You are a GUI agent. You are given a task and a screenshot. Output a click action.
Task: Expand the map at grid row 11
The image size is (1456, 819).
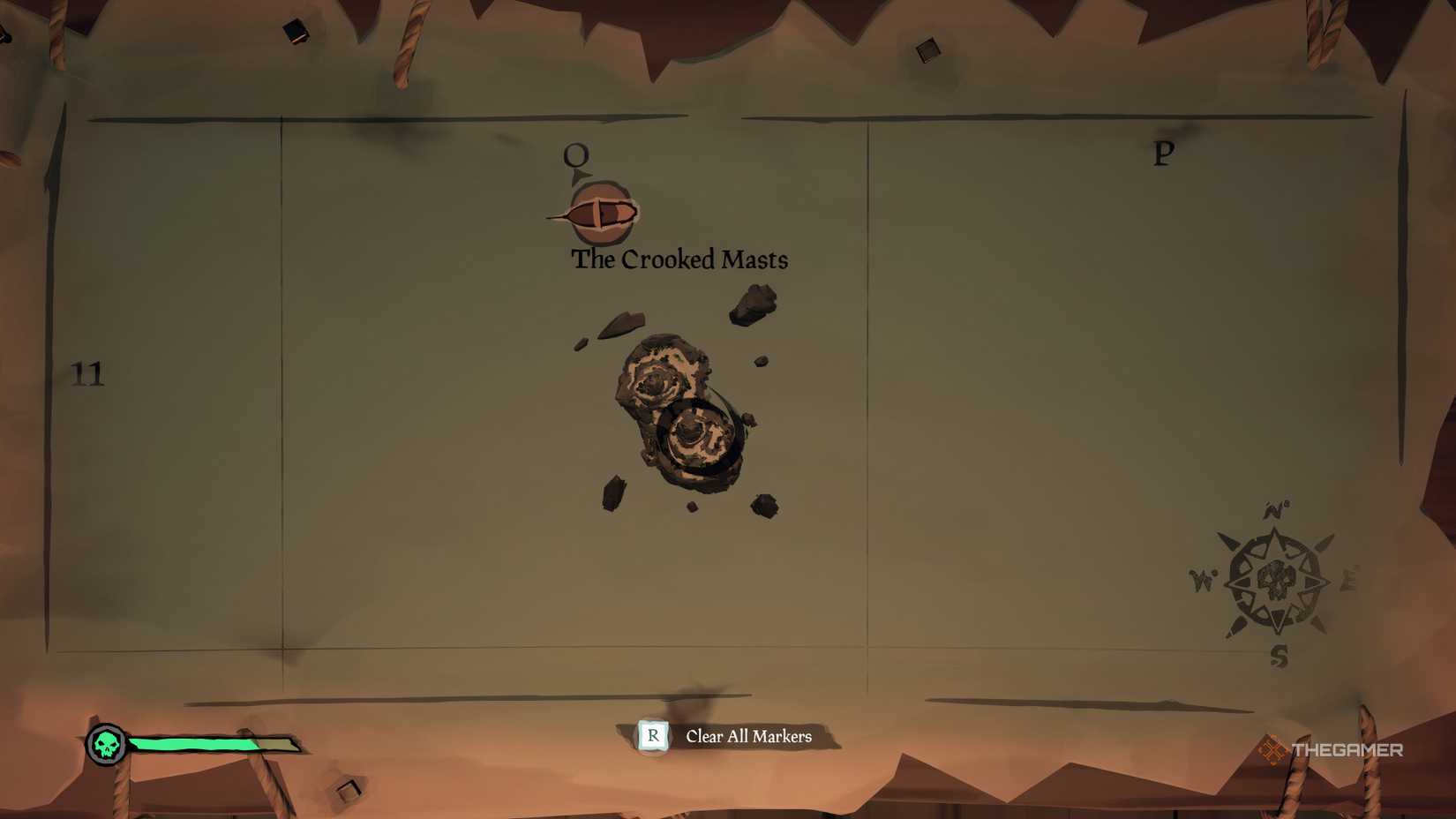coord(89,375)
